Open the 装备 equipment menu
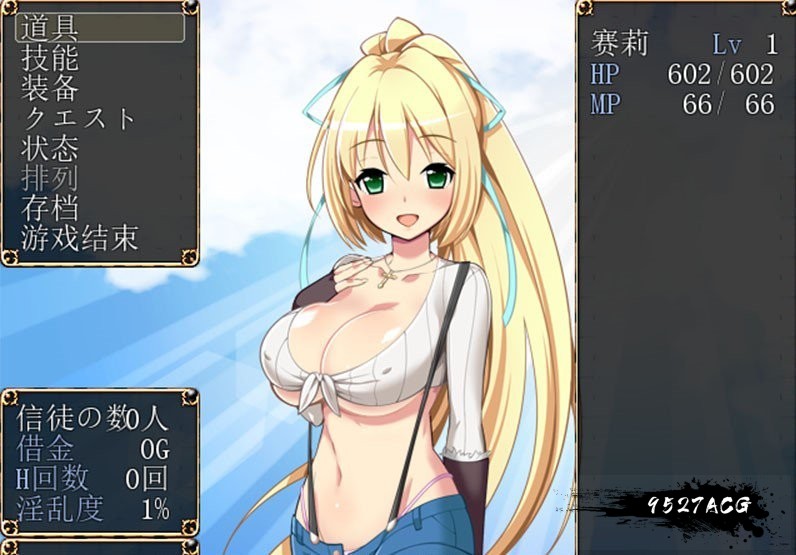The height and width of the screenshot is (555, 796). click(50, 88)
